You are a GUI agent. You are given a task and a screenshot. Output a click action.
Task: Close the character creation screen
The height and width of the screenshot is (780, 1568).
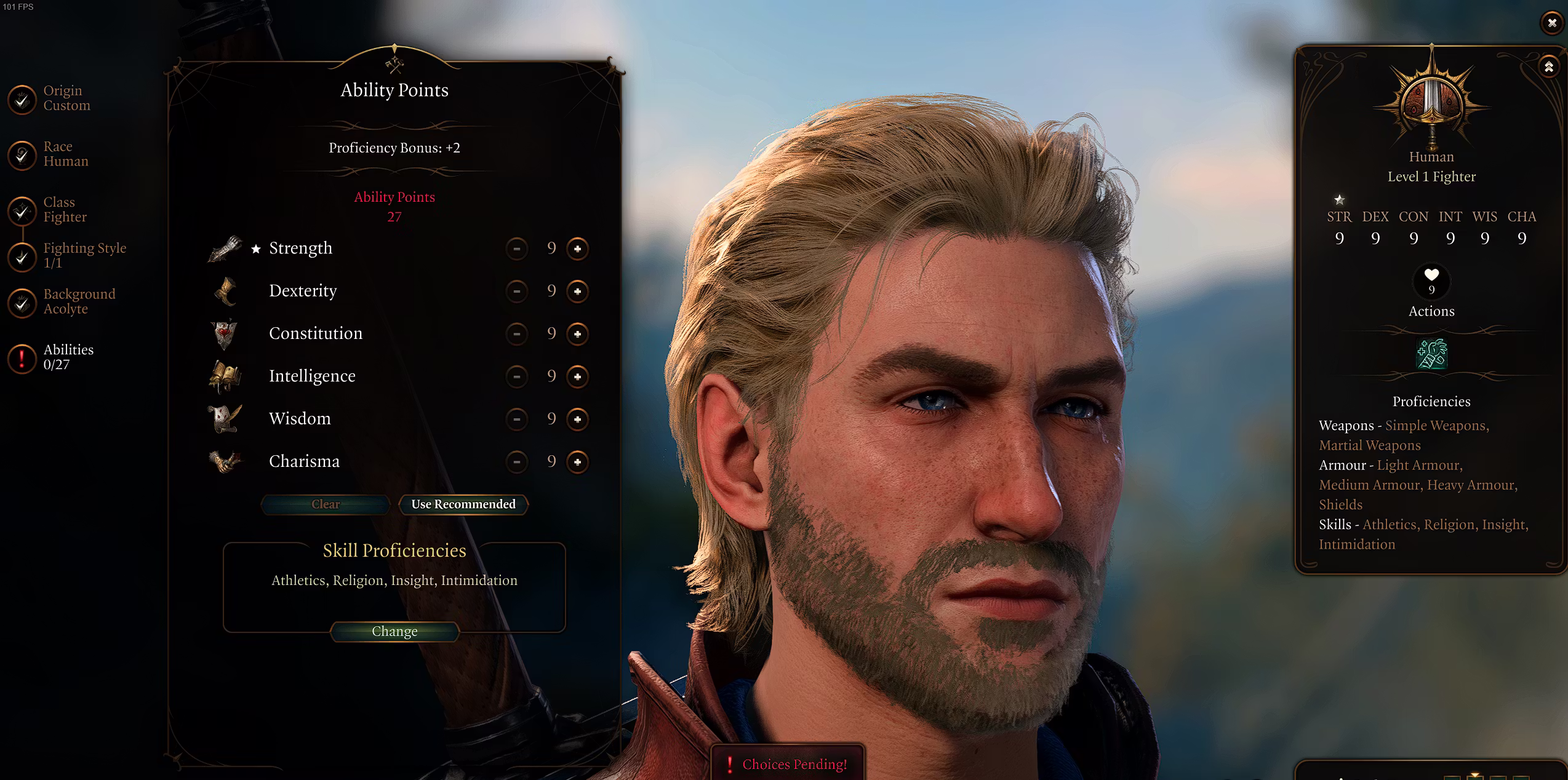pyautogui.click(x=1551, y=23)
